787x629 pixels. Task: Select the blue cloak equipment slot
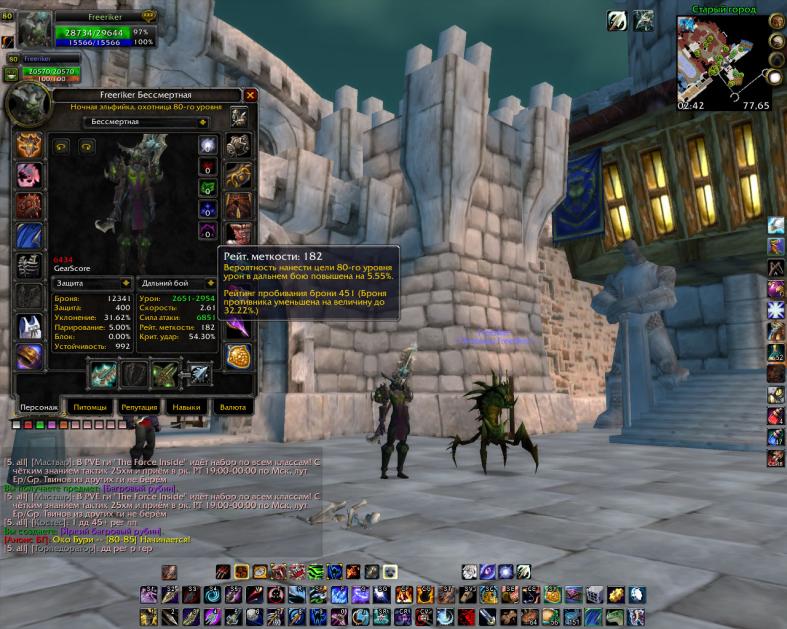coord(28,236)
